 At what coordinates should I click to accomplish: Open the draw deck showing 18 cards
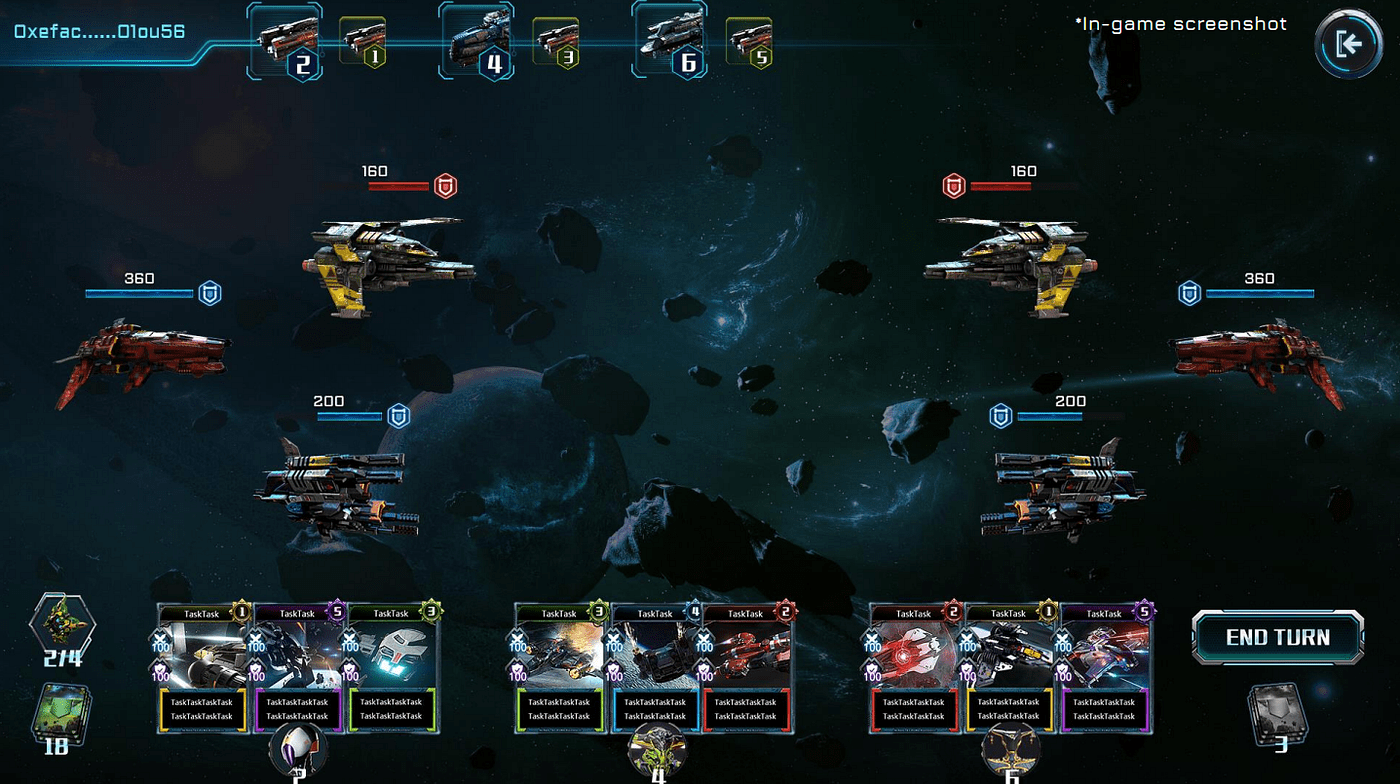tap(56, 712)
